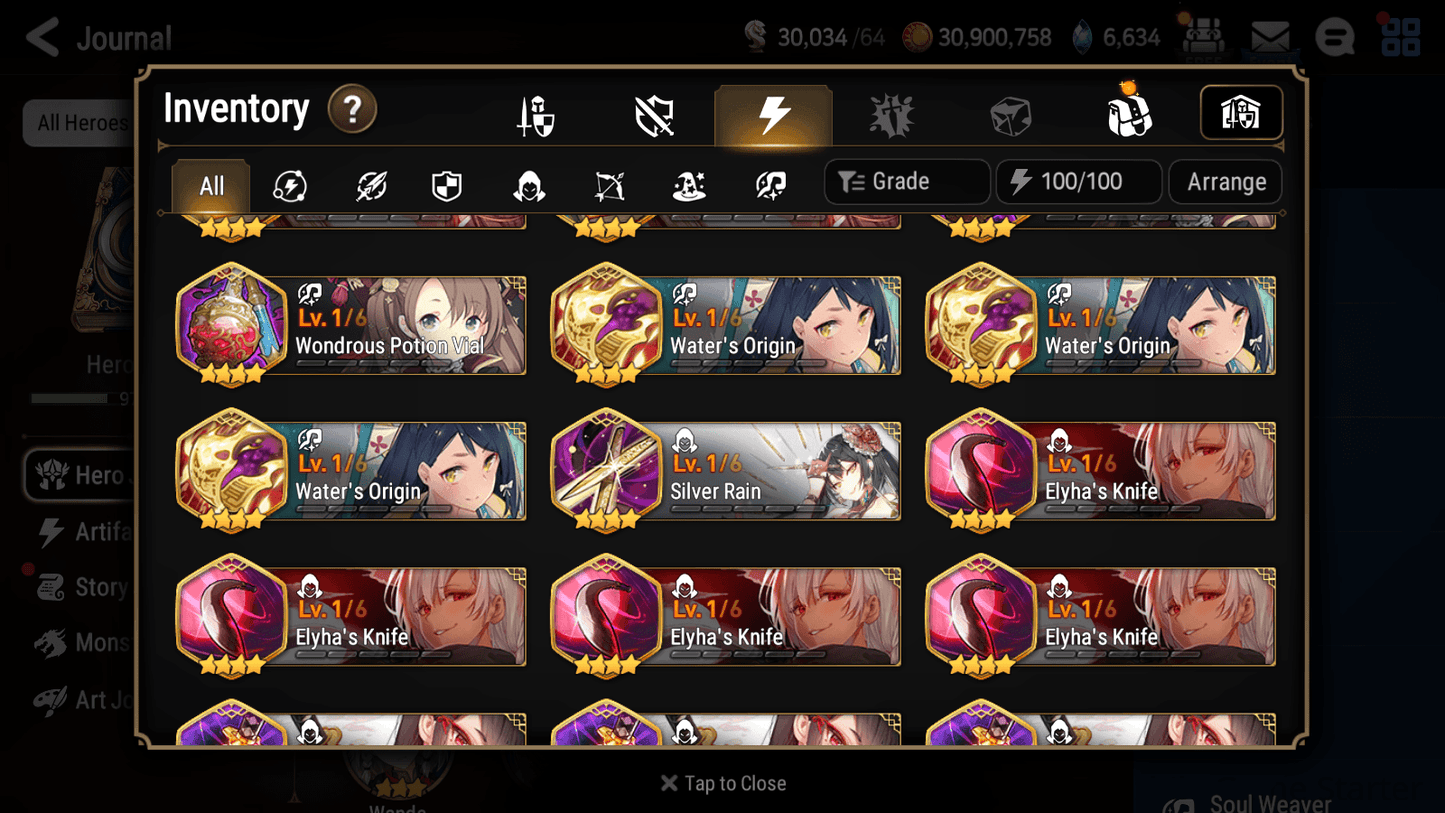Click the 100/100 artifact capacity indicator

click(x=1078, y=182)
